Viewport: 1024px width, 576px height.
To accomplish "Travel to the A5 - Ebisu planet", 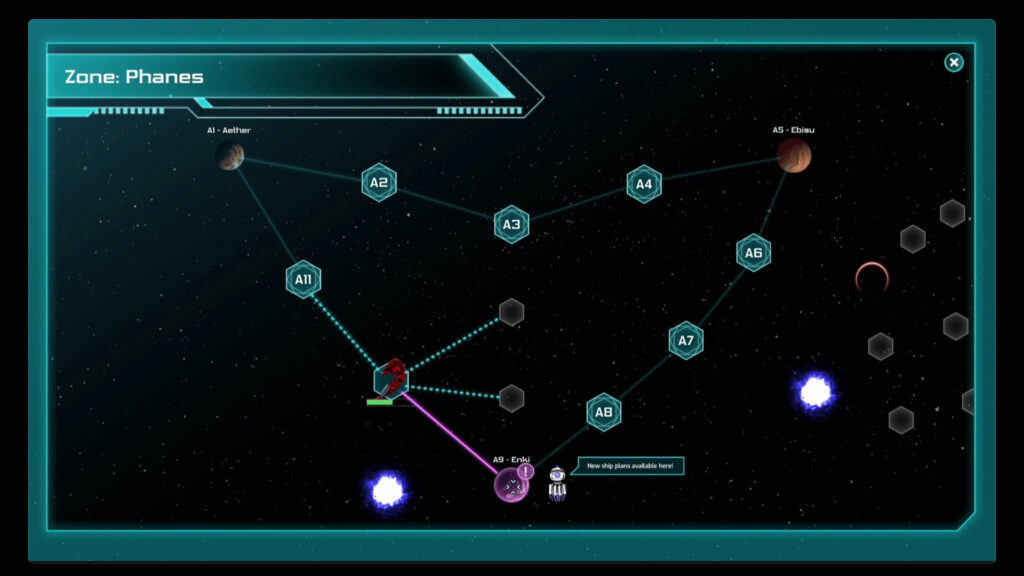I will 794,156.
